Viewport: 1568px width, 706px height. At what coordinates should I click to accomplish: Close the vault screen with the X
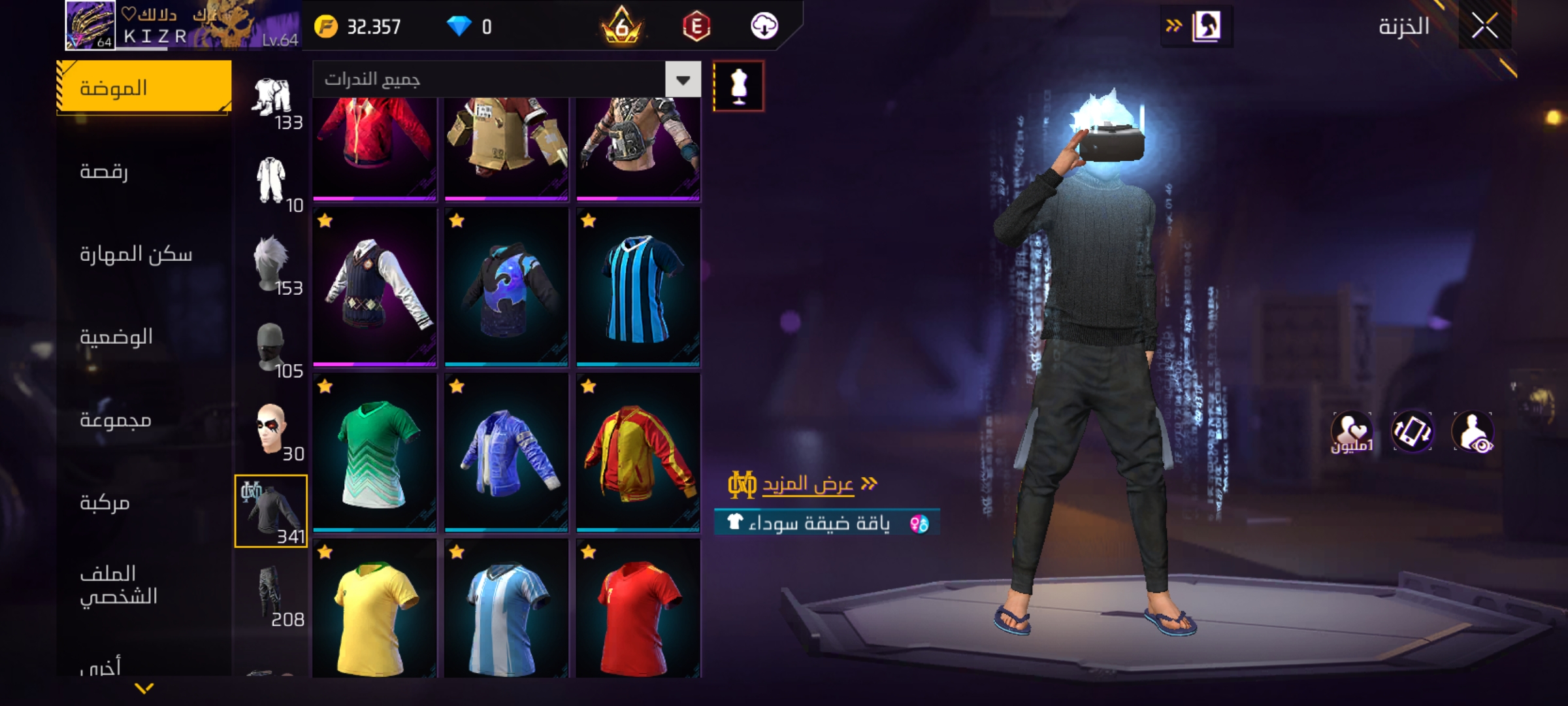(1484, 27)
